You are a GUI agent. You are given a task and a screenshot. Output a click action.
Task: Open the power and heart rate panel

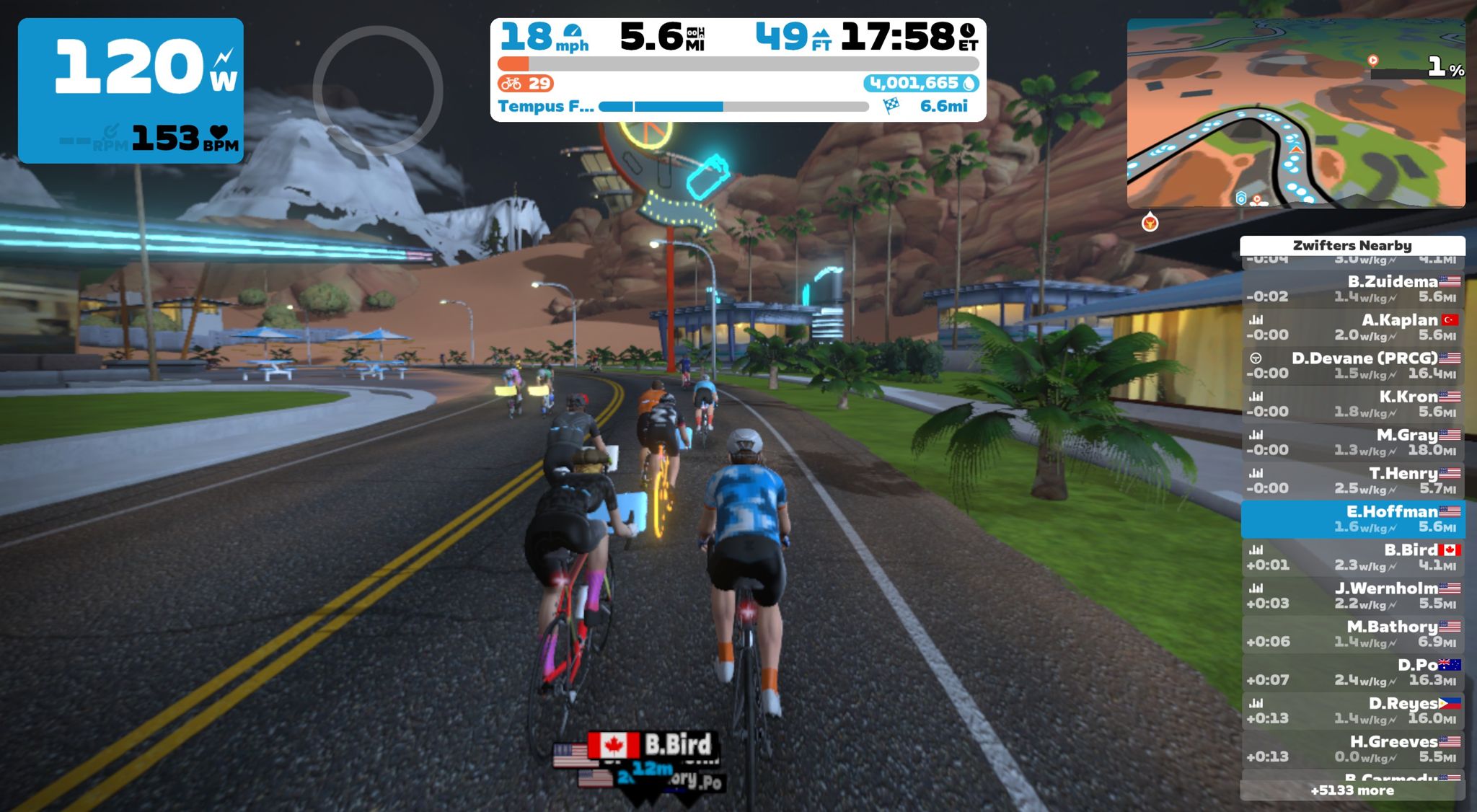pos(131,90)
